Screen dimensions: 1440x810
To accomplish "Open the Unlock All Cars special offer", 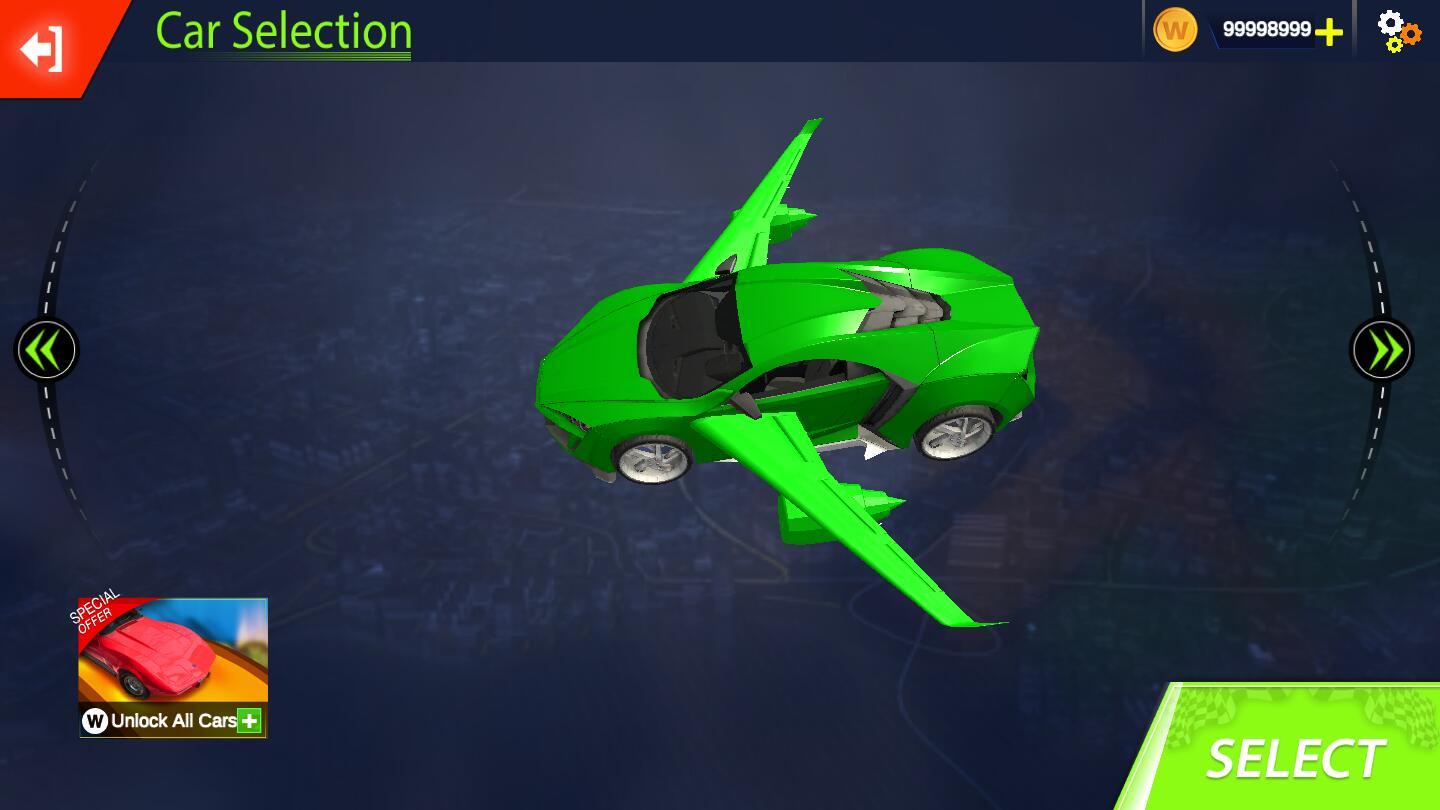I will [x=173, y=668].
